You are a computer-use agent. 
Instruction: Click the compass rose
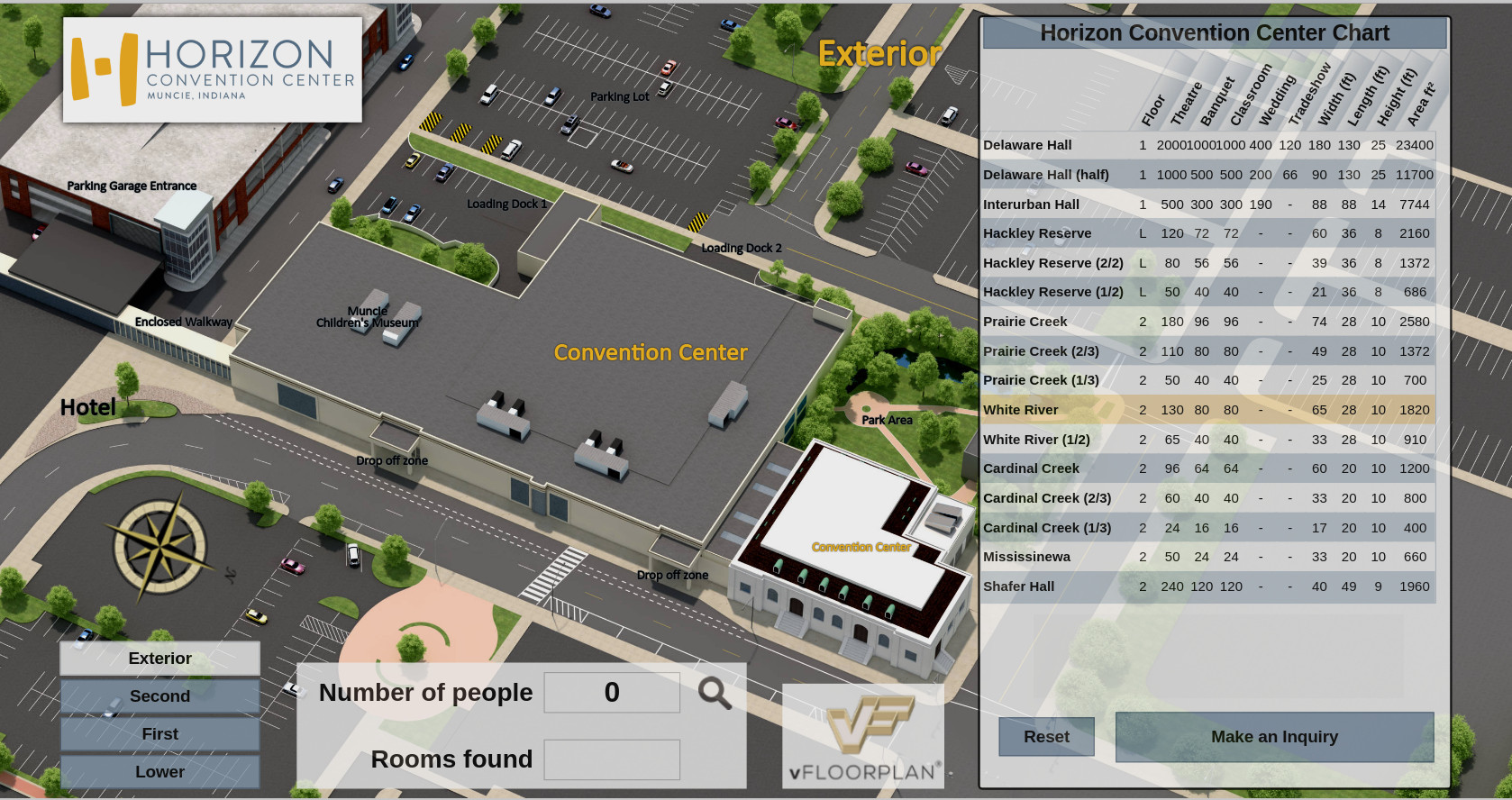[x=159, y=546]
